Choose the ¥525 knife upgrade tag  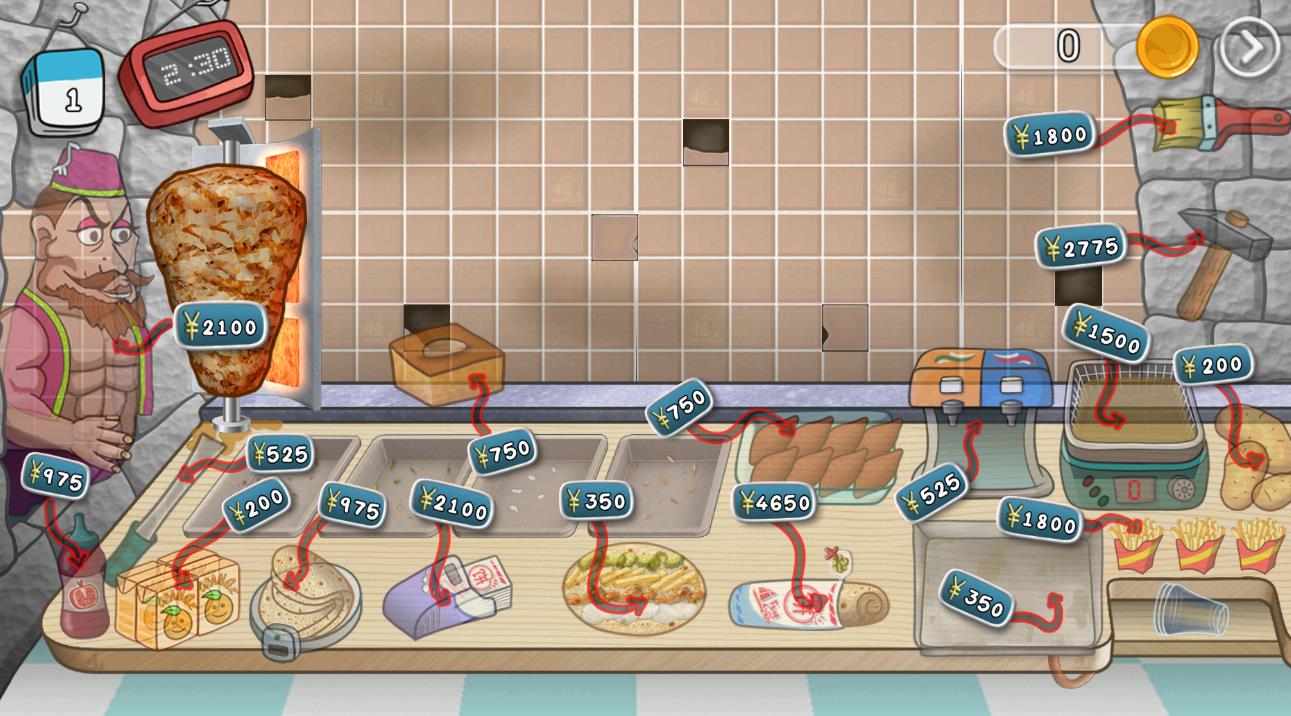point(279,454)
